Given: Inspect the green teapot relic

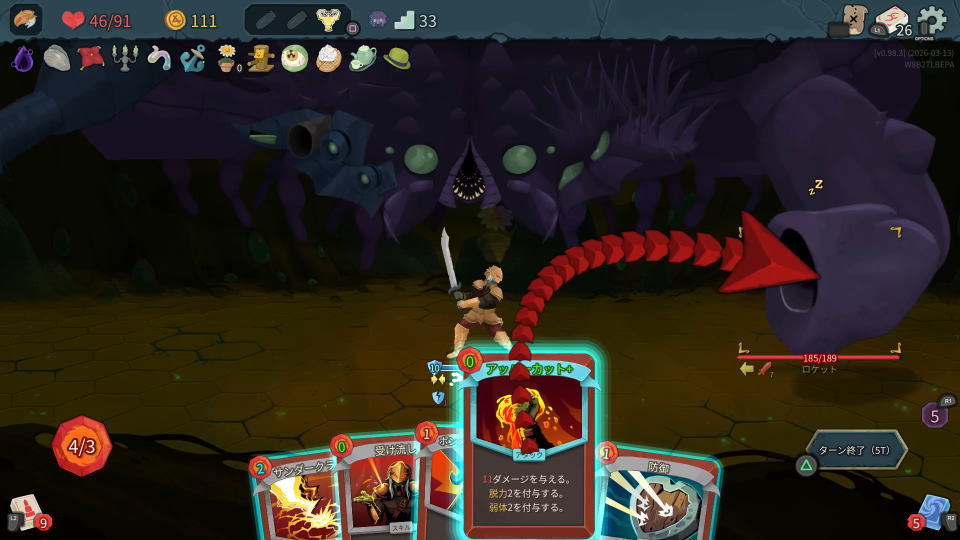Looking at the screenshot, I should 362,58.
